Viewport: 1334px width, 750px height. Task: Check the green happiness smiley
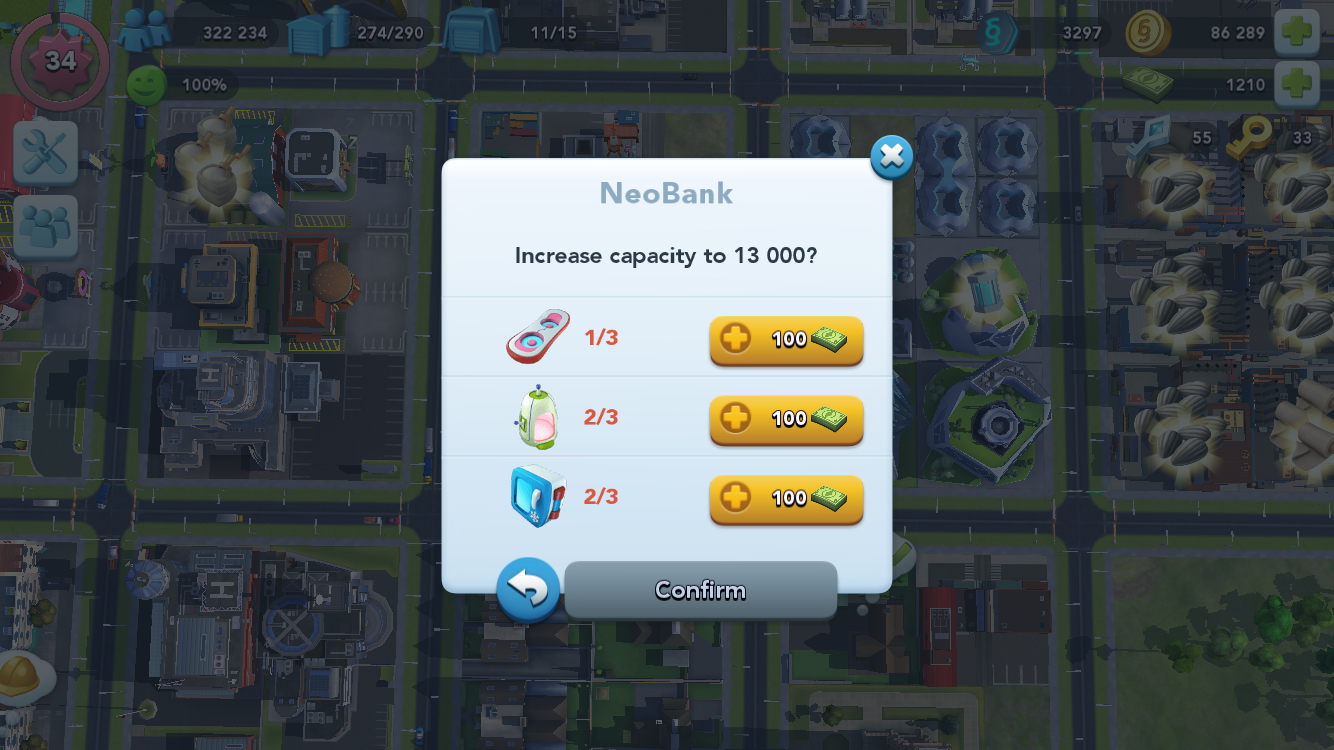point(146,85)
